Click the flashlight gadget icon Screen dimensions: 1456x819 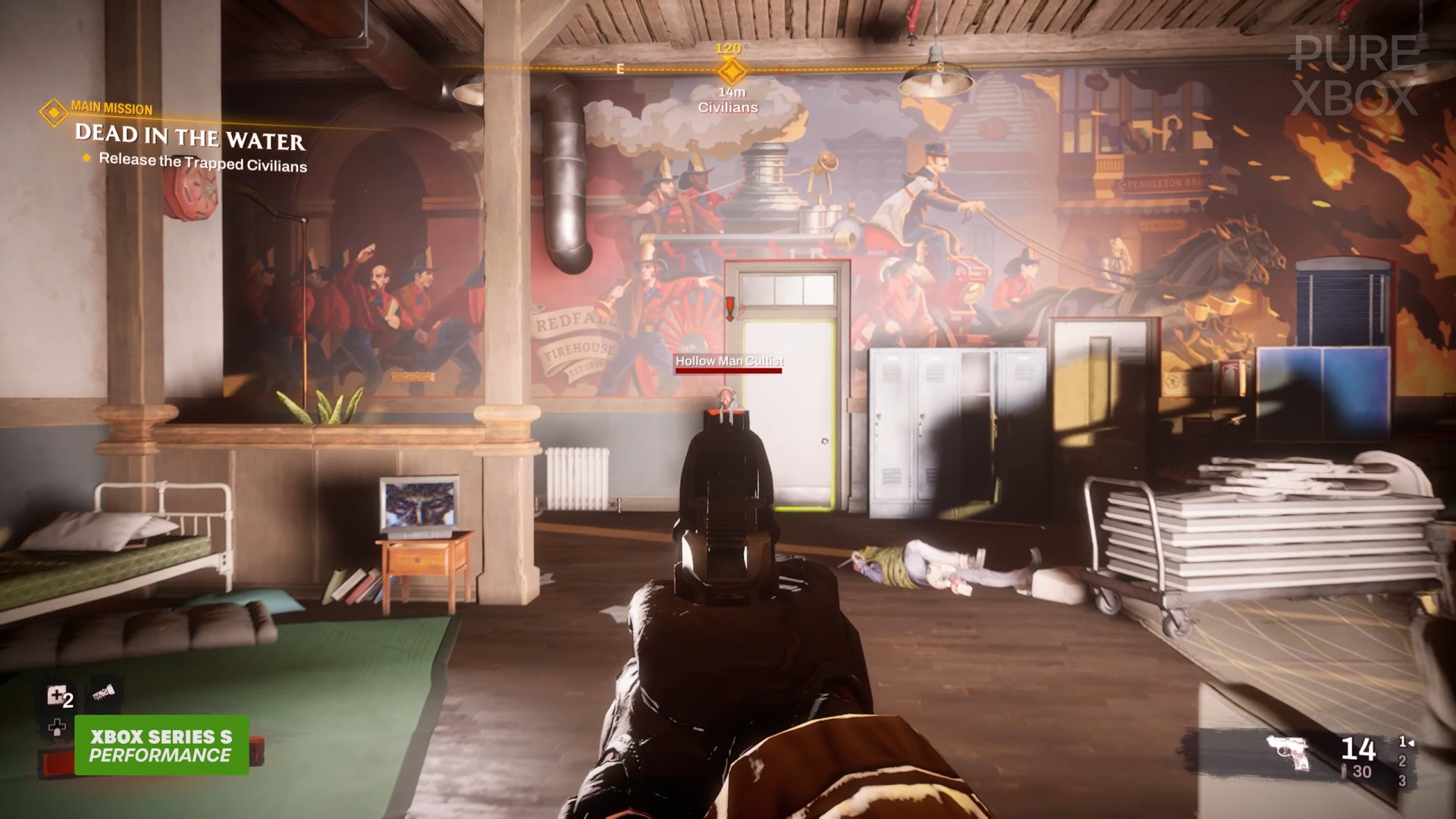pyautogui.click(x=103, y=692)
